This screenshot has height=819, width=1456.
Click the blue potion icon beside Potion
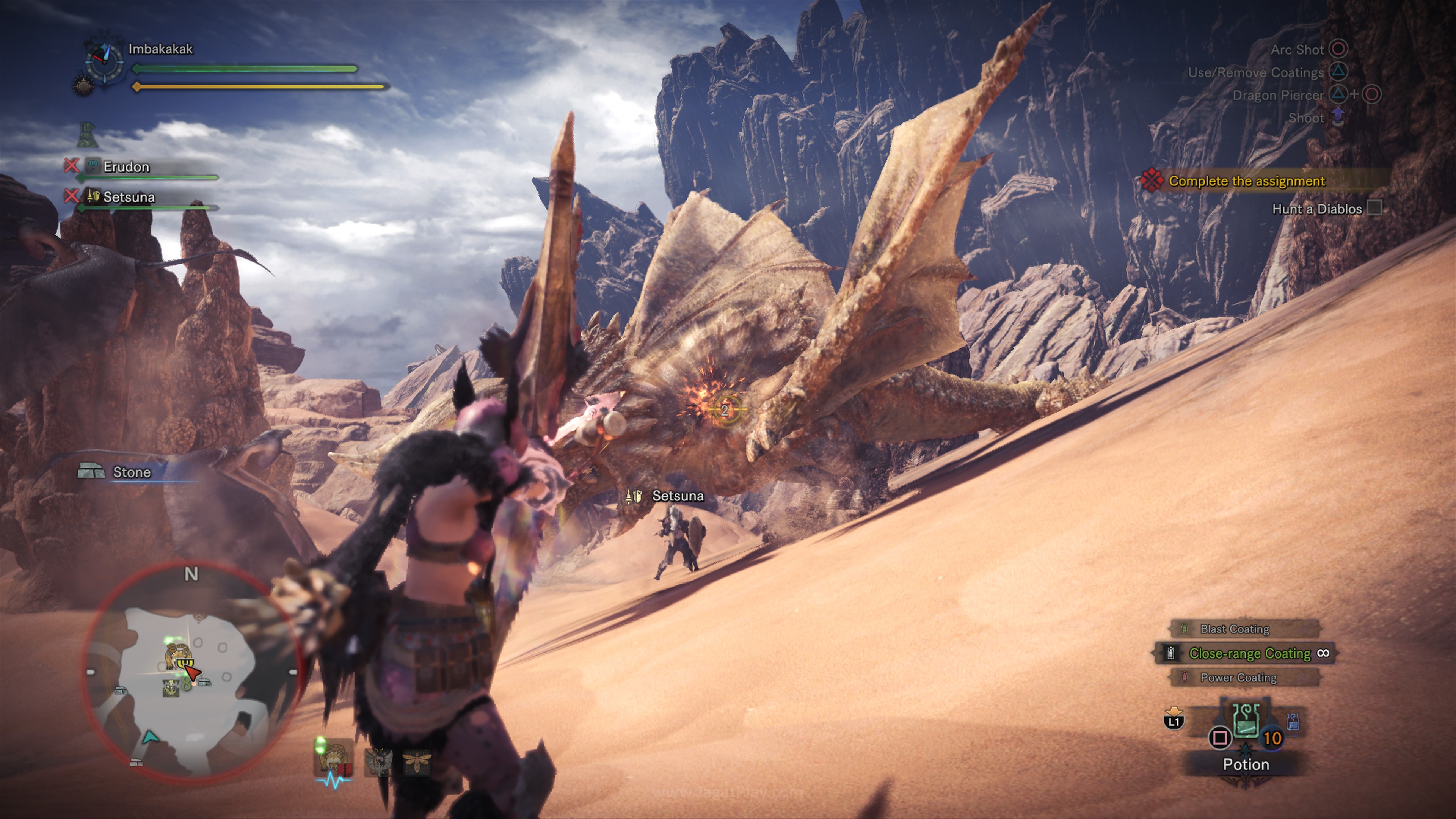1293,721
